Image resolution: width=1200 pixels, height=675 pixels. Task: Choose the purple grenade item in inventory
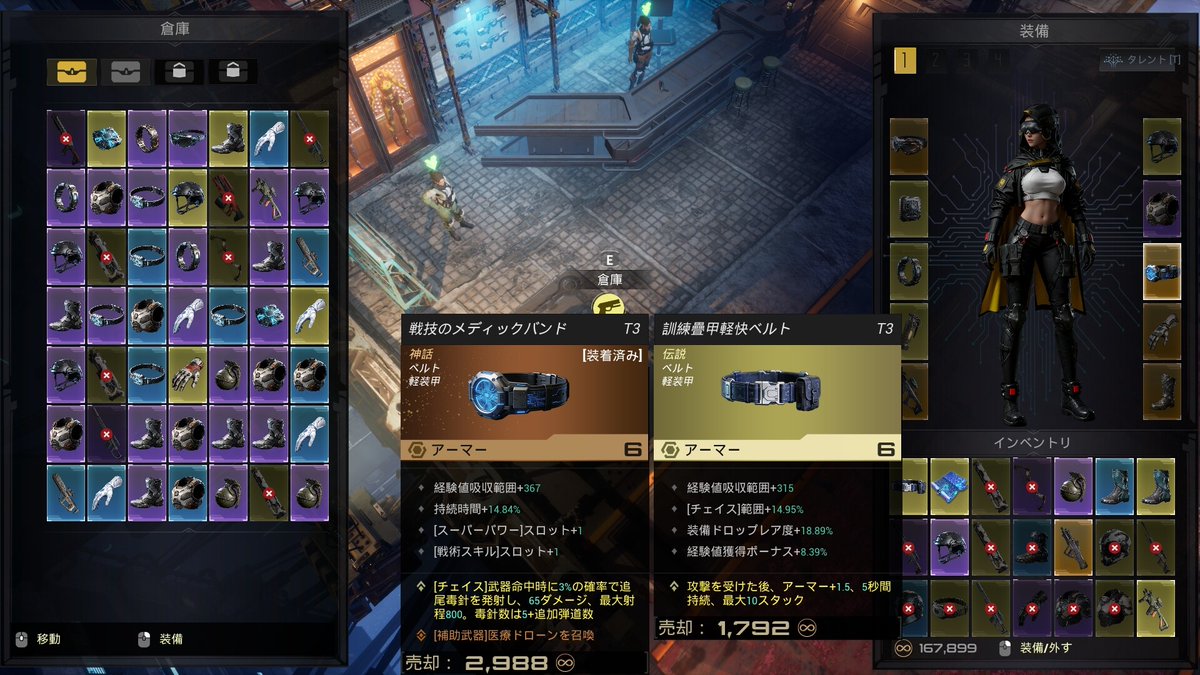[1073, 486]
